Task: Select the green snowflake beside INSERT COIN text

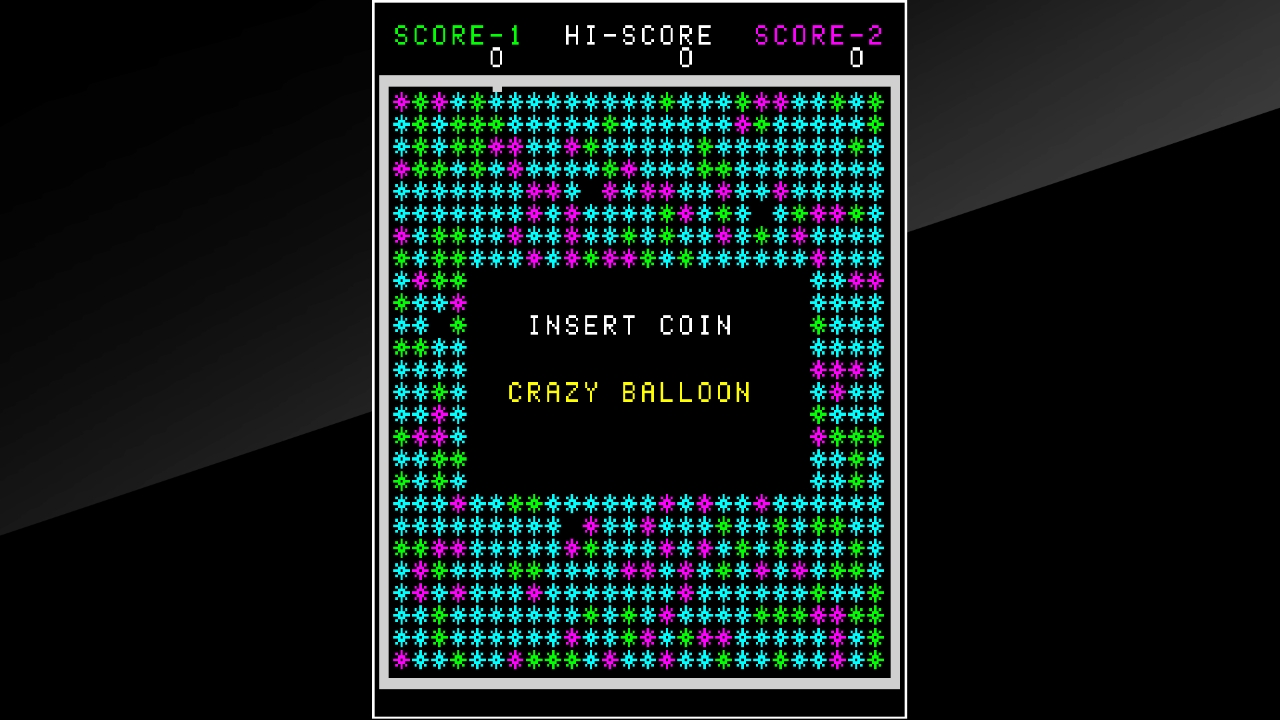Action: point(460,325)
